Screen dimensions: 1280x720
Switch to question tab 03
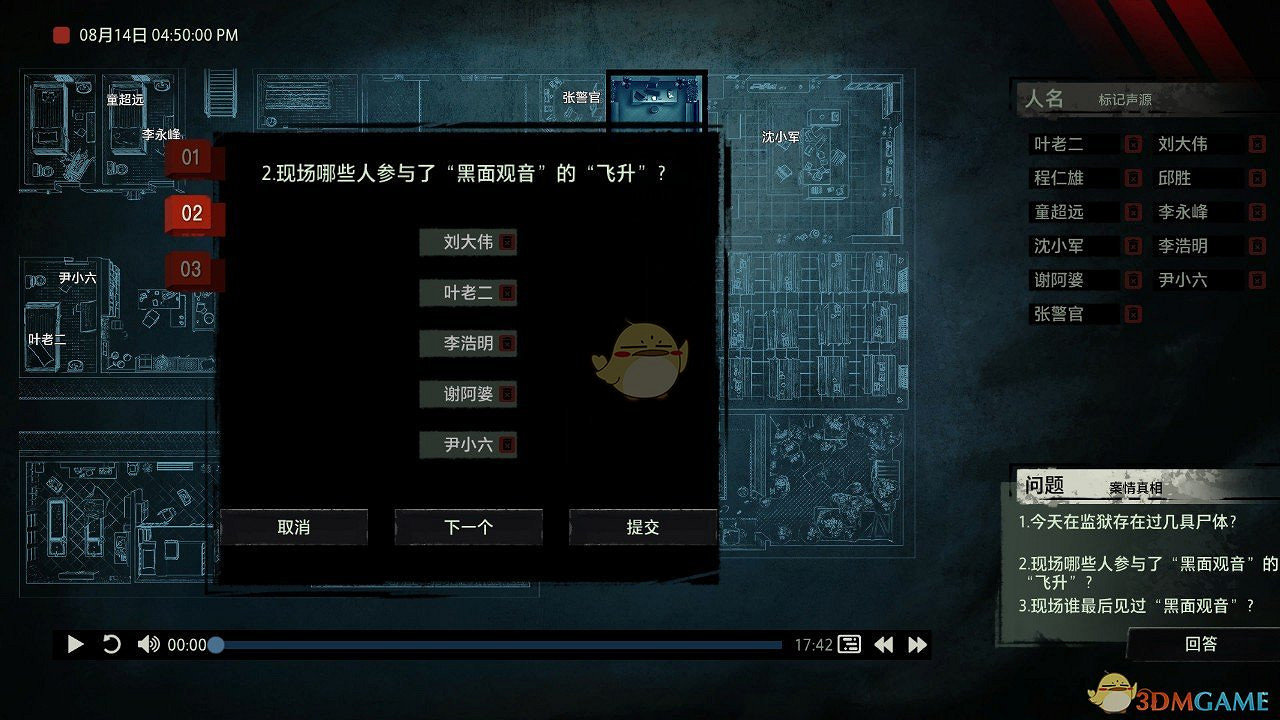coord(190,269)
